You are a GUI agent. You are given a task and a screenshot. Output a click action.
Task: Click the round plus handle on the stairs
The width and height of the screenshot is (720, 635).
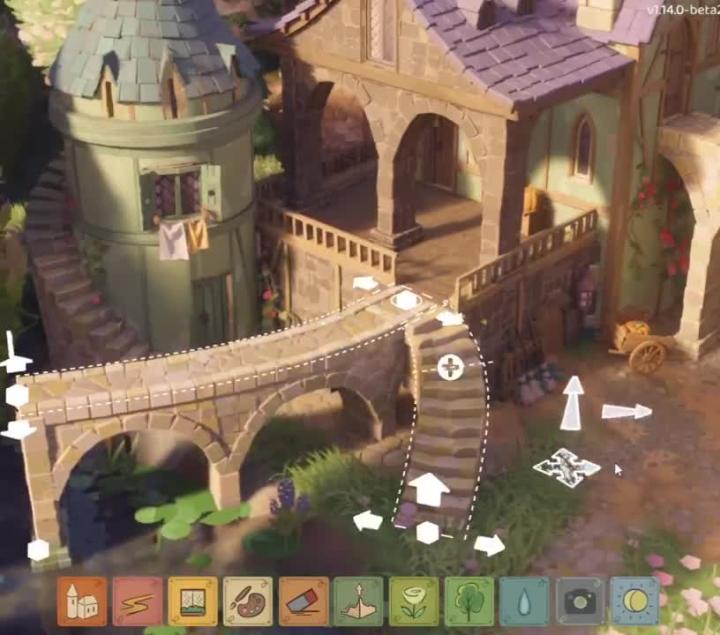tap(450, 367)
